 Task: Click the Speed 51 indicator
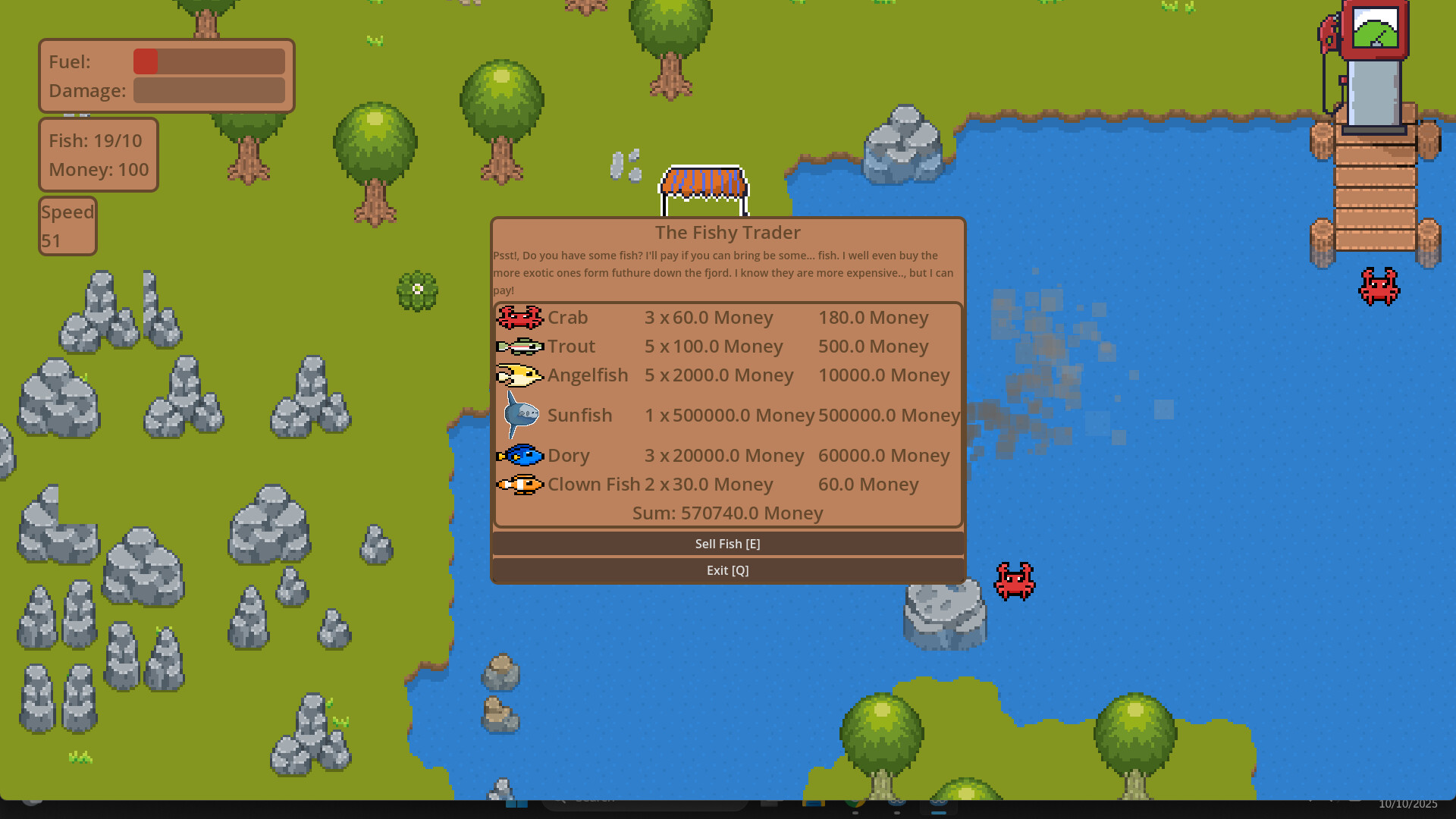tap(67, 225)
